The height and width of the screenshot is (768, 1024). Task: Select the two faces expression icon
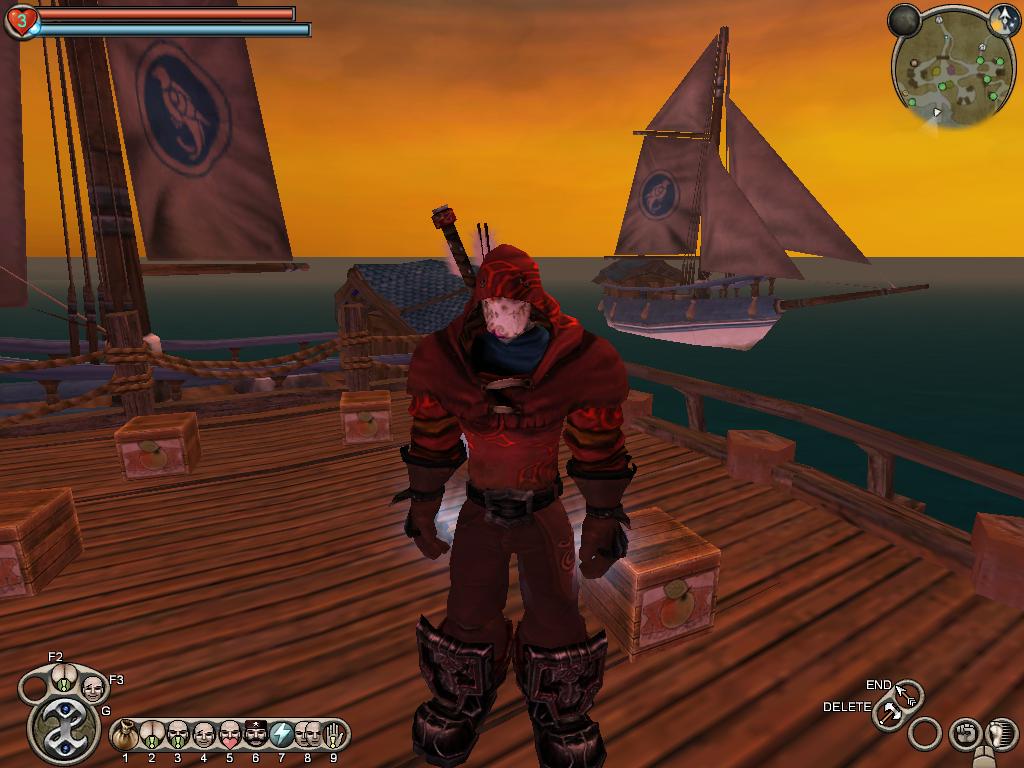(x=308, y=735)
